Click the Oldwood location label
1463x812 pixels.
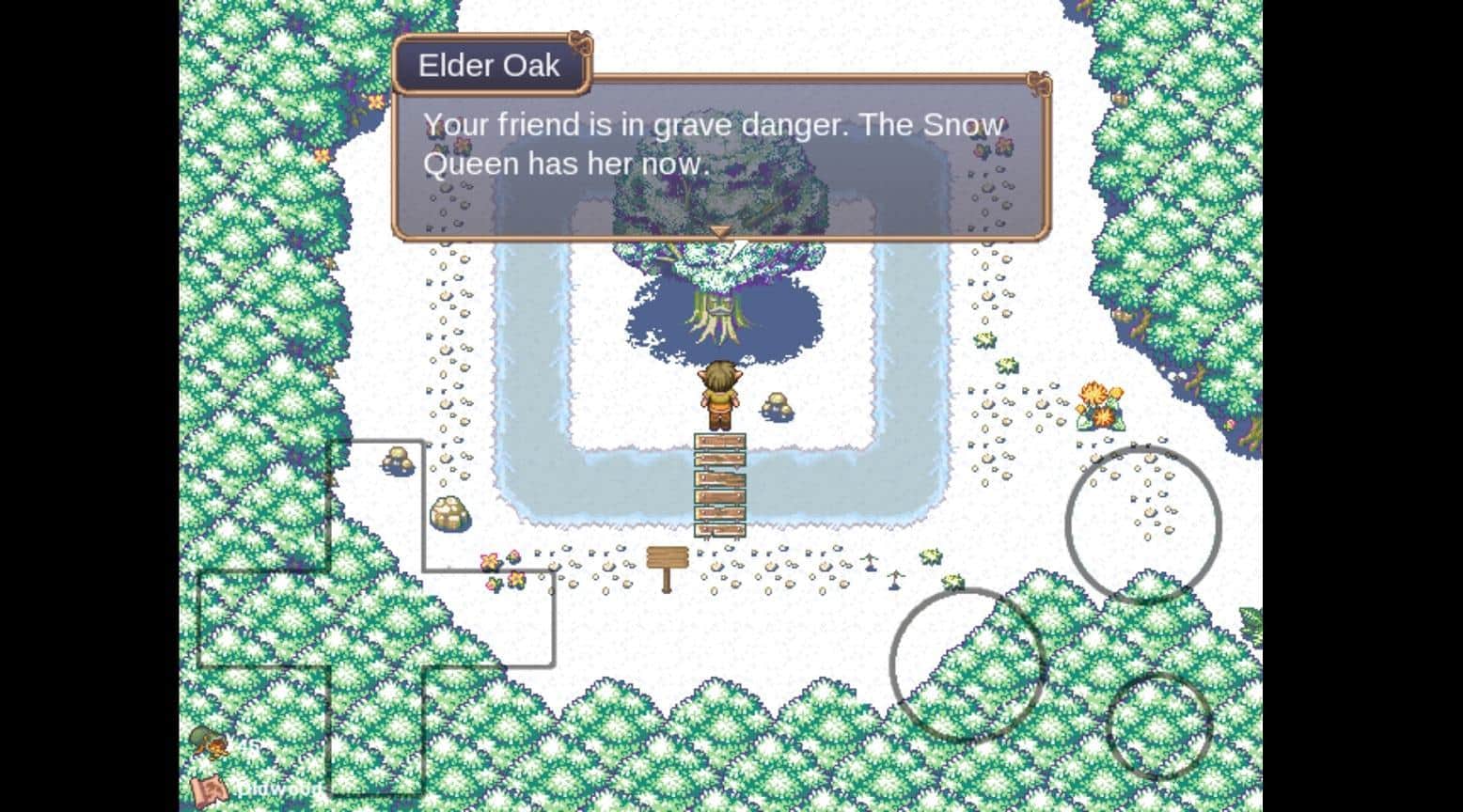coord(277,789)
